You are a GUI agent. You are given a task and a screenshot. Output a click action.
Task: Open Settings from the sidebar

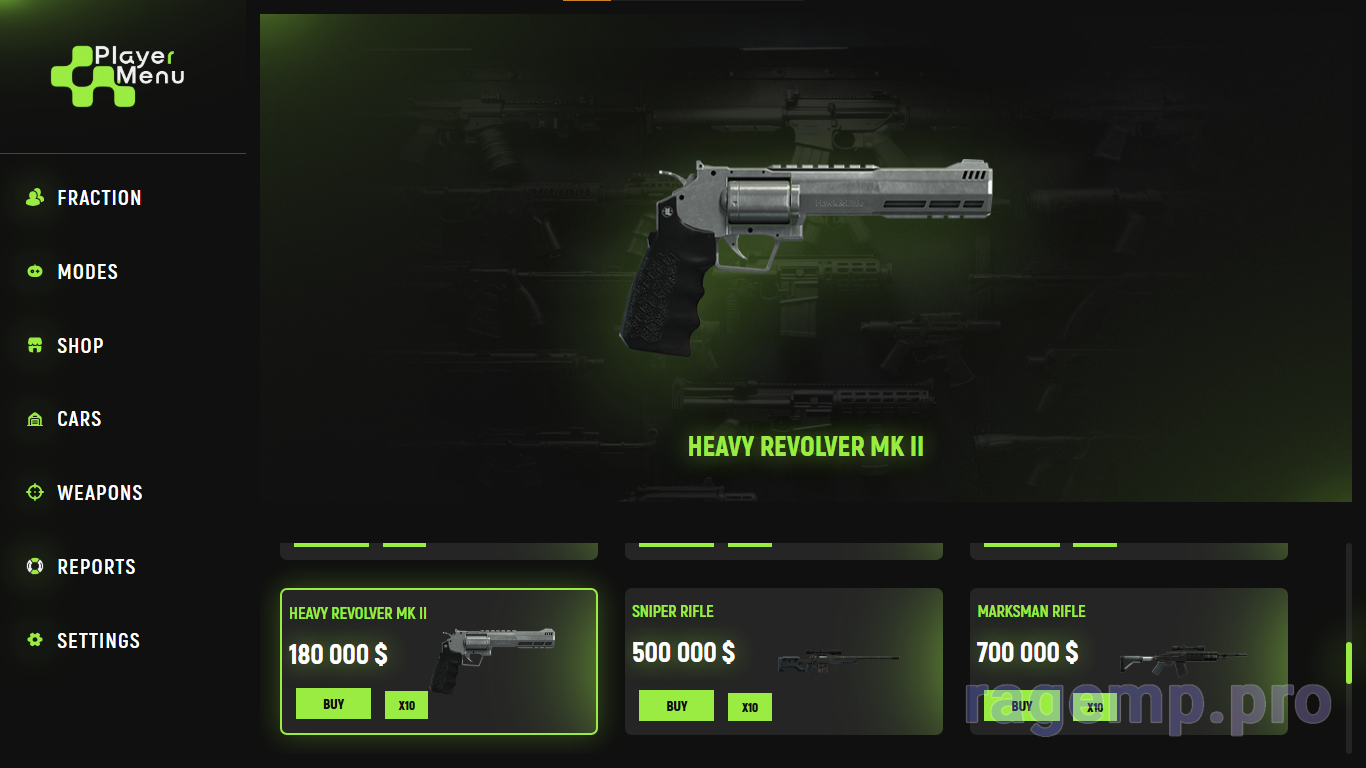coord(98,641)
